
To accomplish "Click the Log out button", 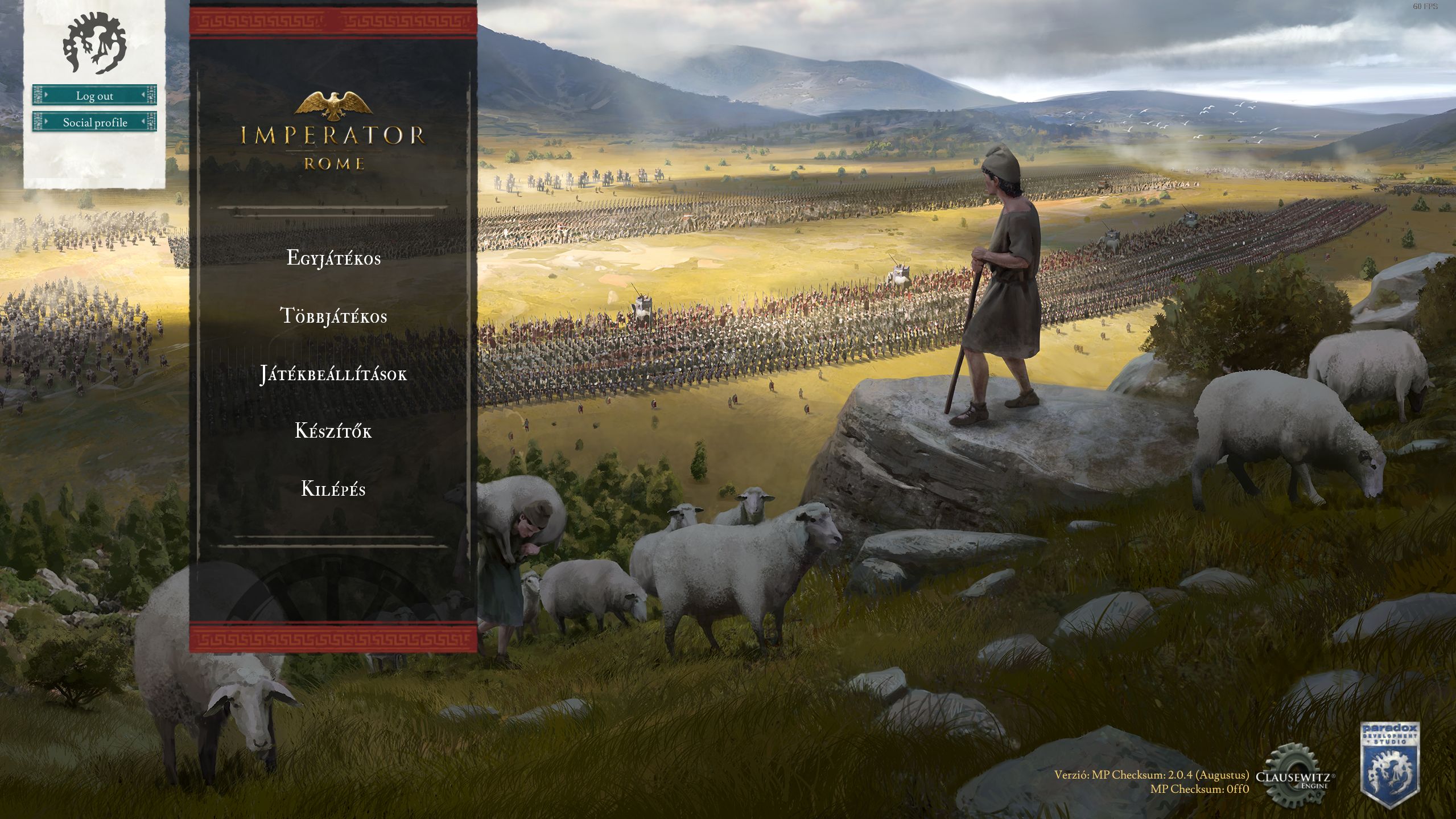I will pos(94,96).
